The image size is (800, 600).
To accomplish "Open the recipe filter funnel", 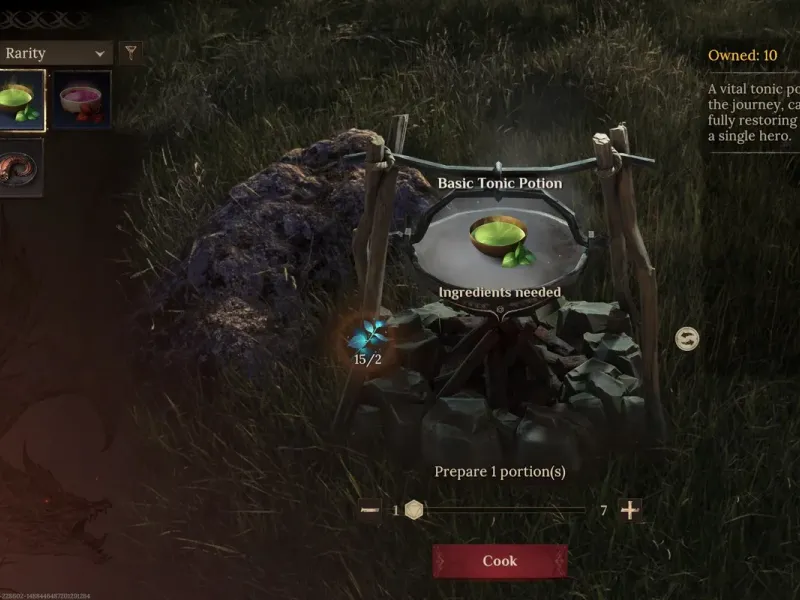I will (x=130, y=53).
